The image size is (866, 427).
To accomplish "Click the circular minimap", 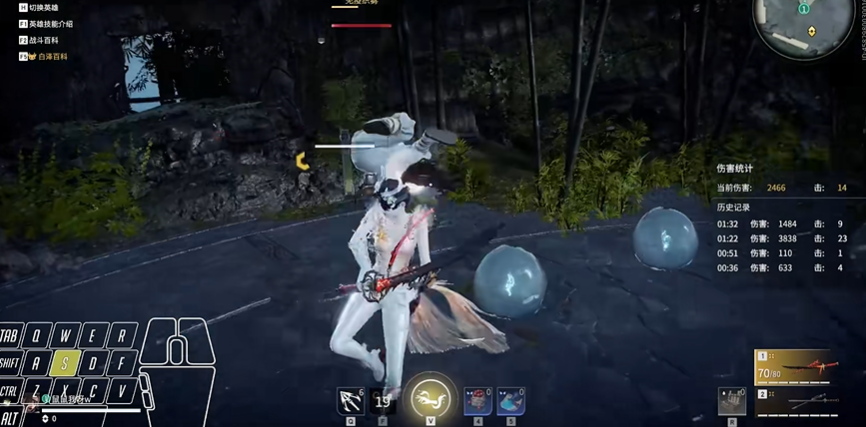I will click(x=803, y=27).
